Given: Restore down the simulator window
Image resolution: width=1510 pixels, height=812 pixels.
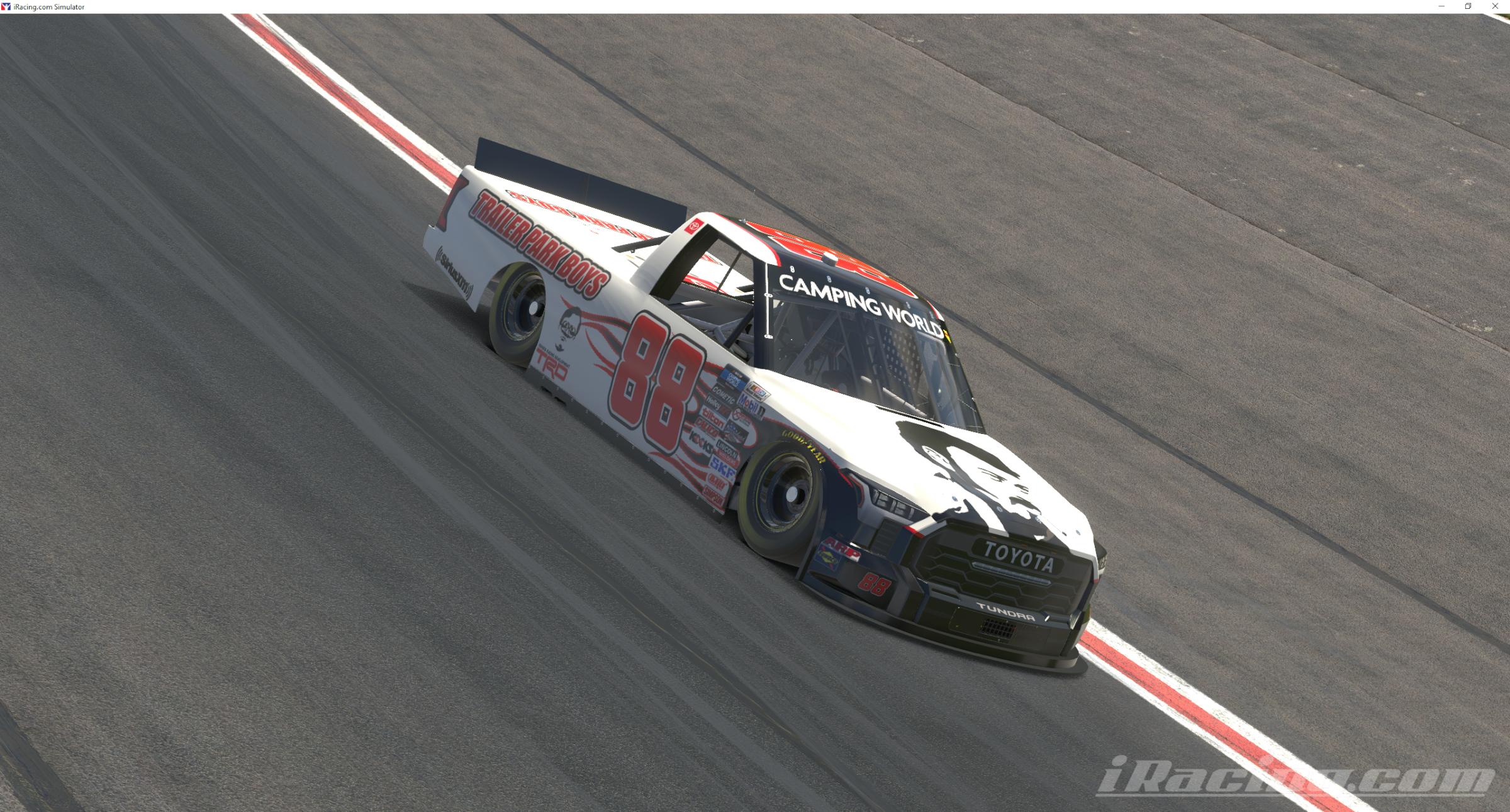Looking at the screenshot, I should pyautogui.click(x=1468, y=6).
